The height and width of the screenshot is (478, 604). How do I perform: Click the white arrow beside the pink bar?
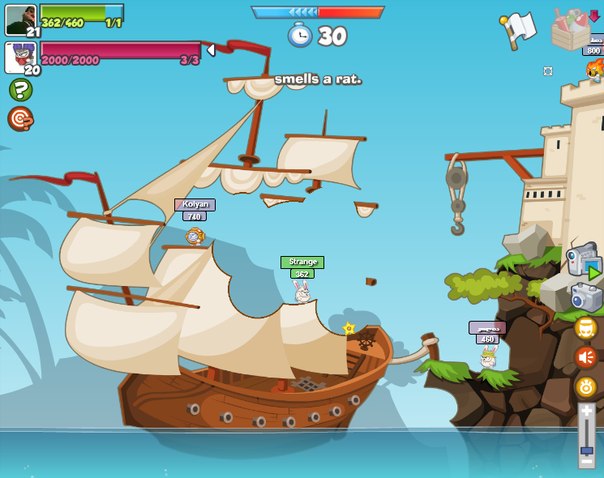coord(210,50)
